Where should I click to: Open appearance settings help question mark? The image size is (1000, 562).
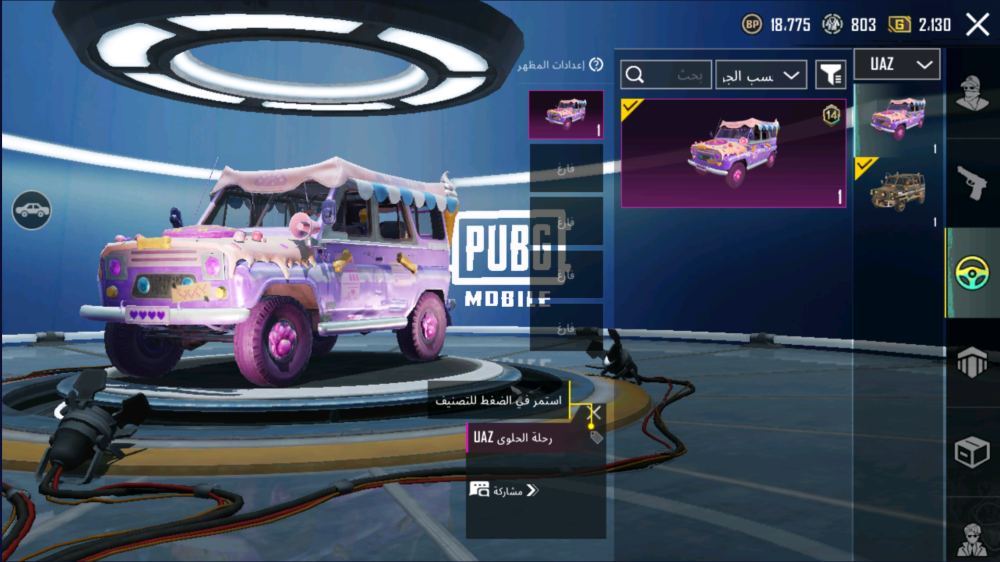596,65
